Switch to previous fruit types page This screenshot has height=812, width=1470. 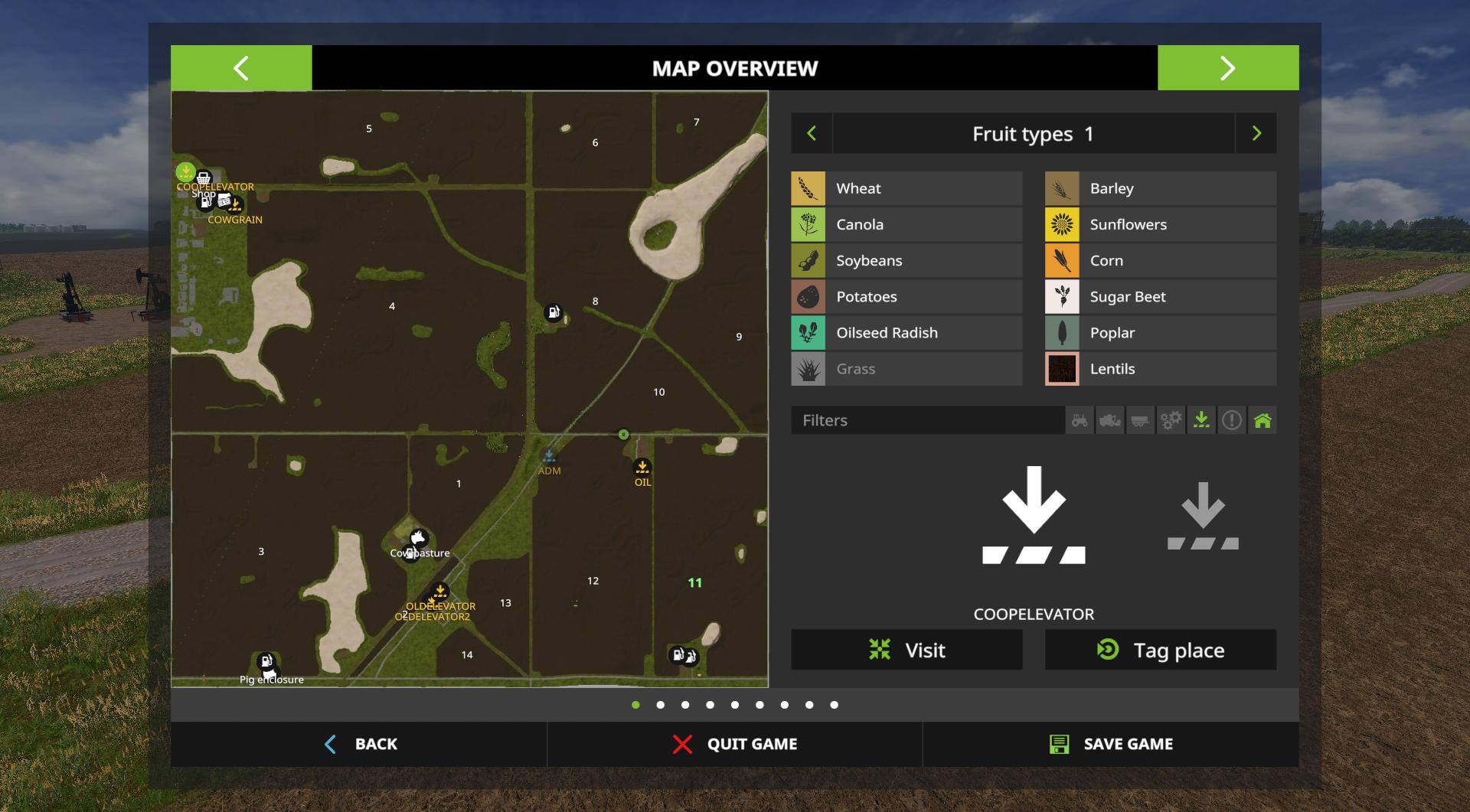pos(812,134)
